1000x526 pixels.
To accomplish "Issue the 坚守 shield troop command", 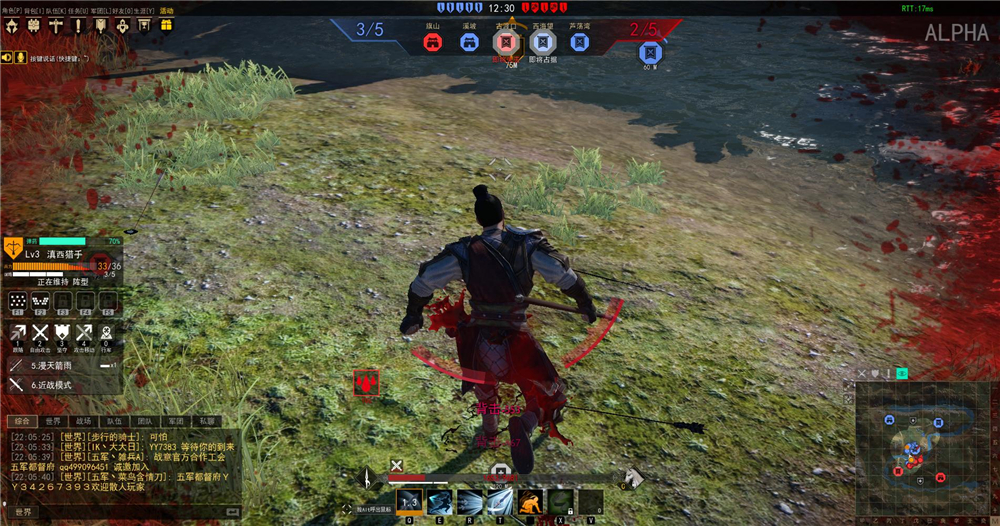I will click(x=62, y=334).
